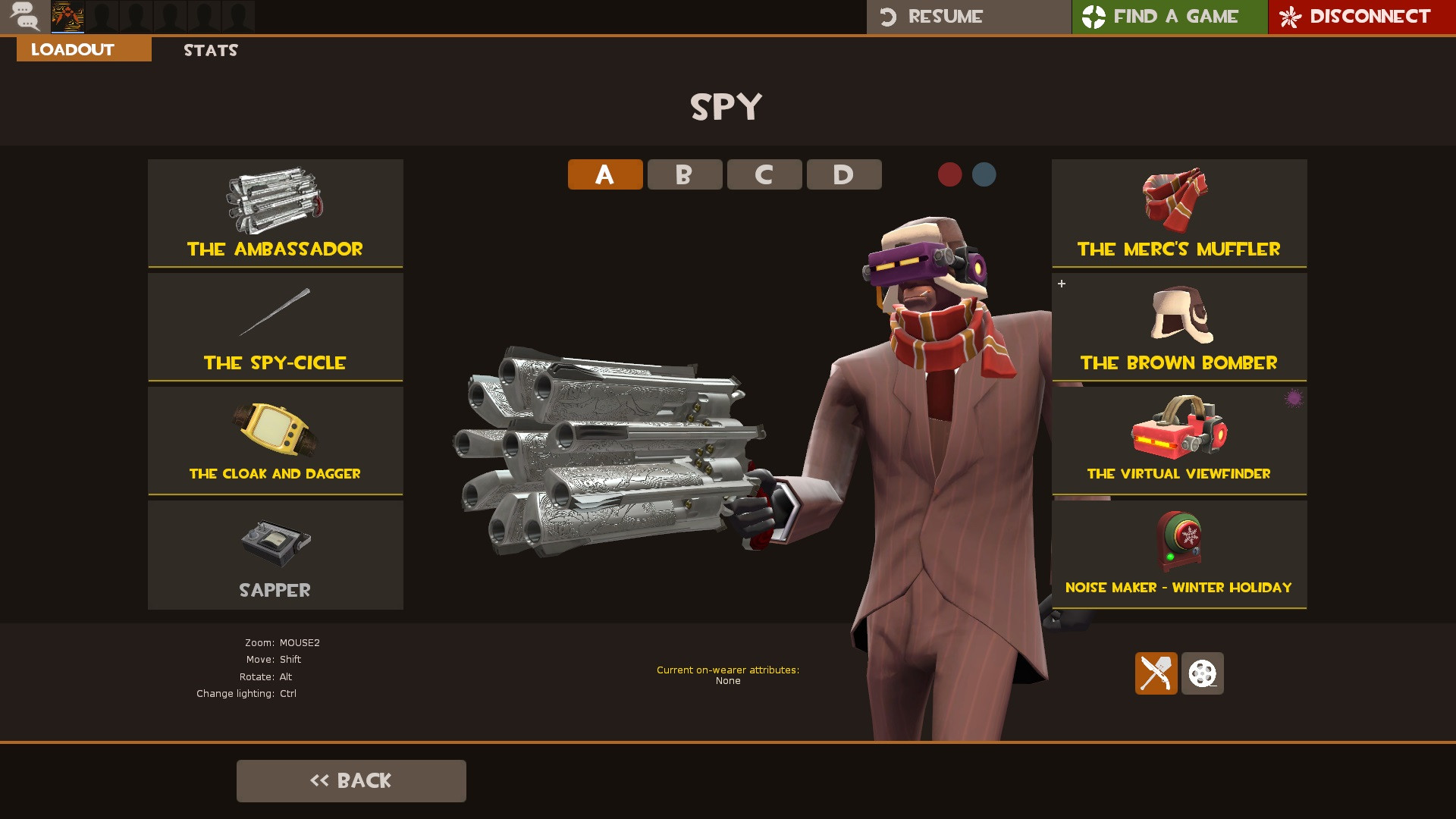Select the Ambassador weapon slot
The image size is (1456, 819).
click(275, 214)
